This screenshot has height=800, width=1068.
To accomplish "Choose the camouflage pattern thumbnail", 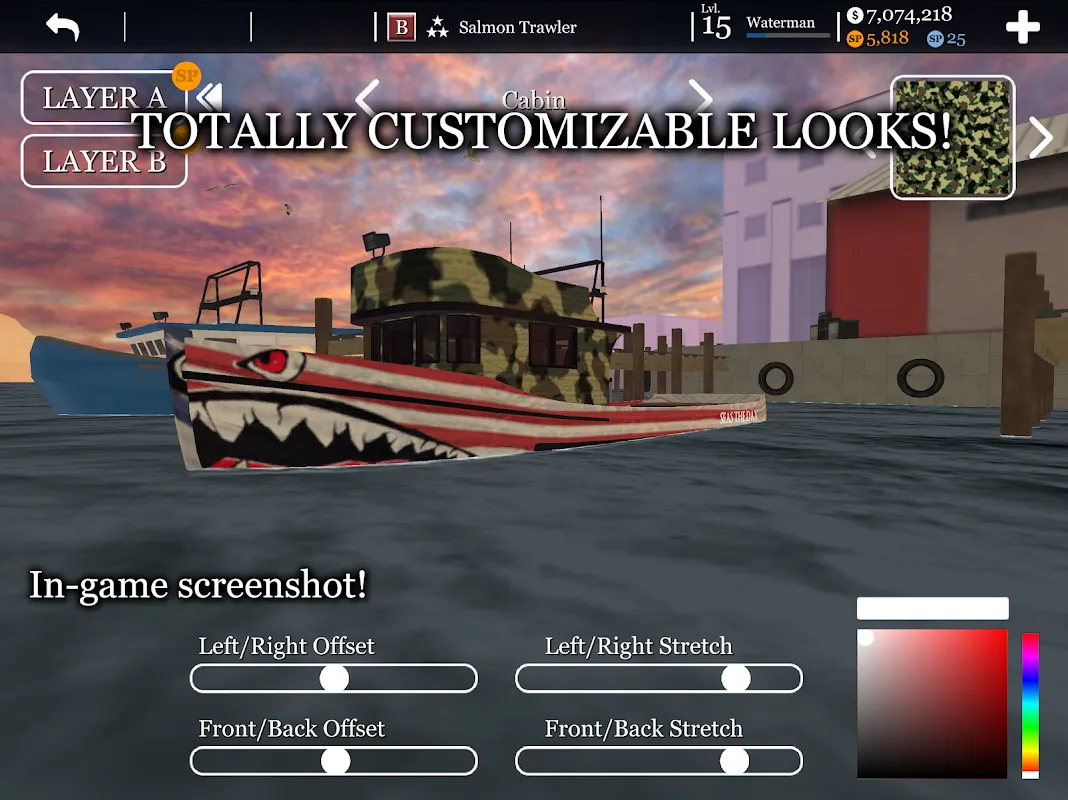I will point(952,138).
